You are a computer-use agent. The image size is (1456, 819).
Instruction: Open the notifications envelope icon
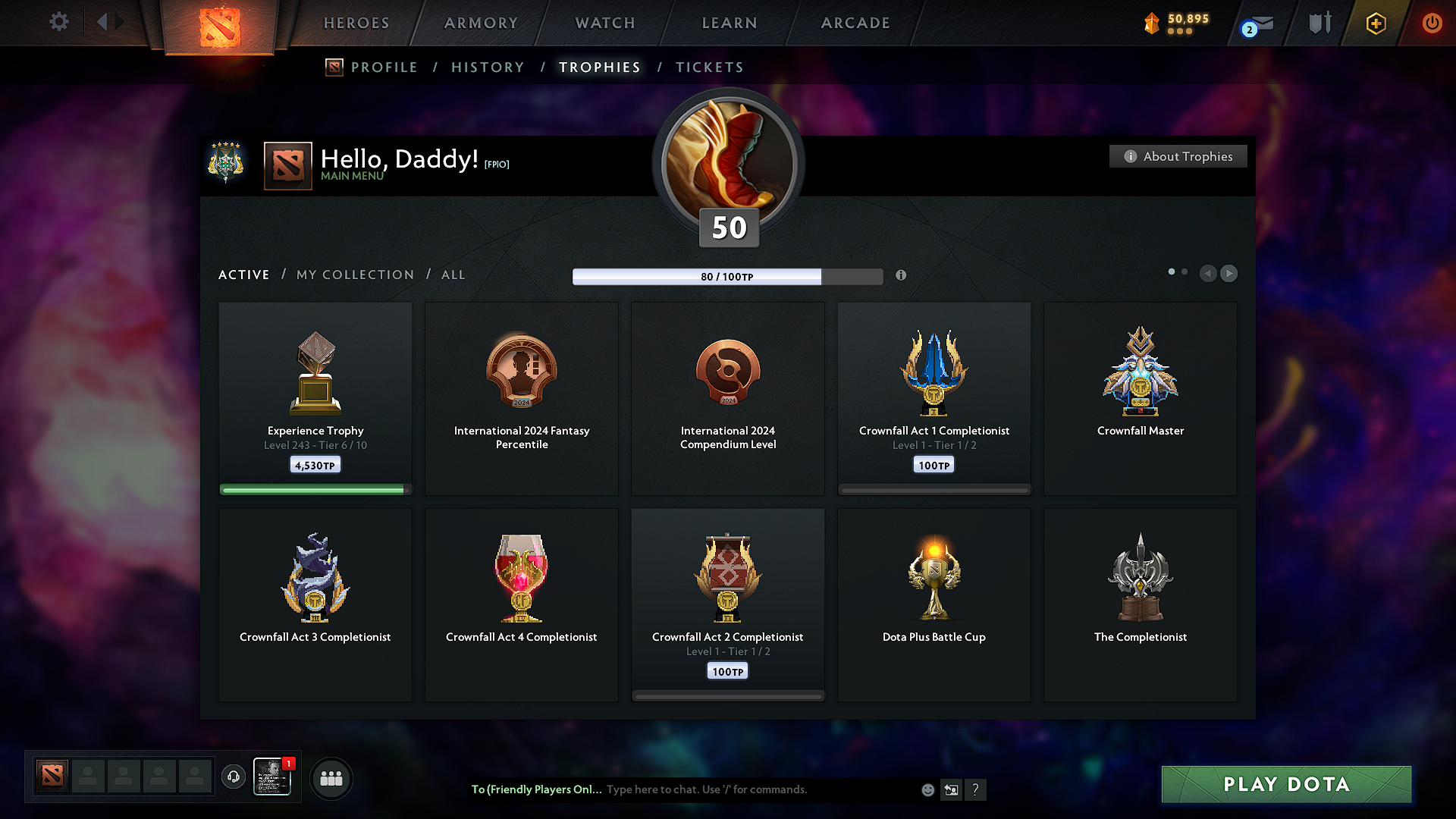tap(1253, 23)
